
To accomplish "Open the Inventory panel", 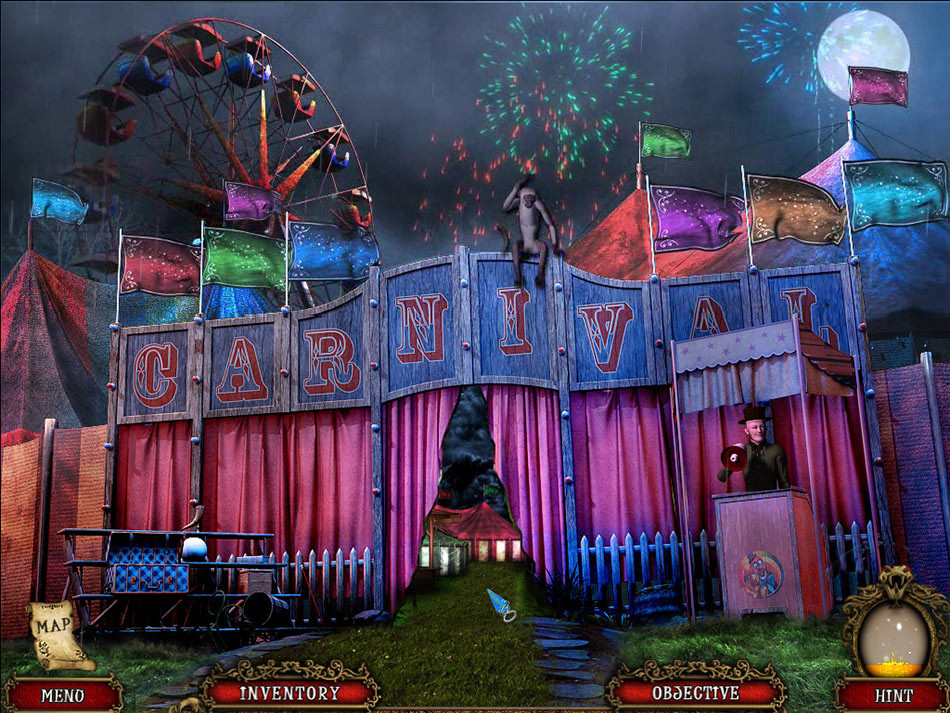I will (289, 692).
